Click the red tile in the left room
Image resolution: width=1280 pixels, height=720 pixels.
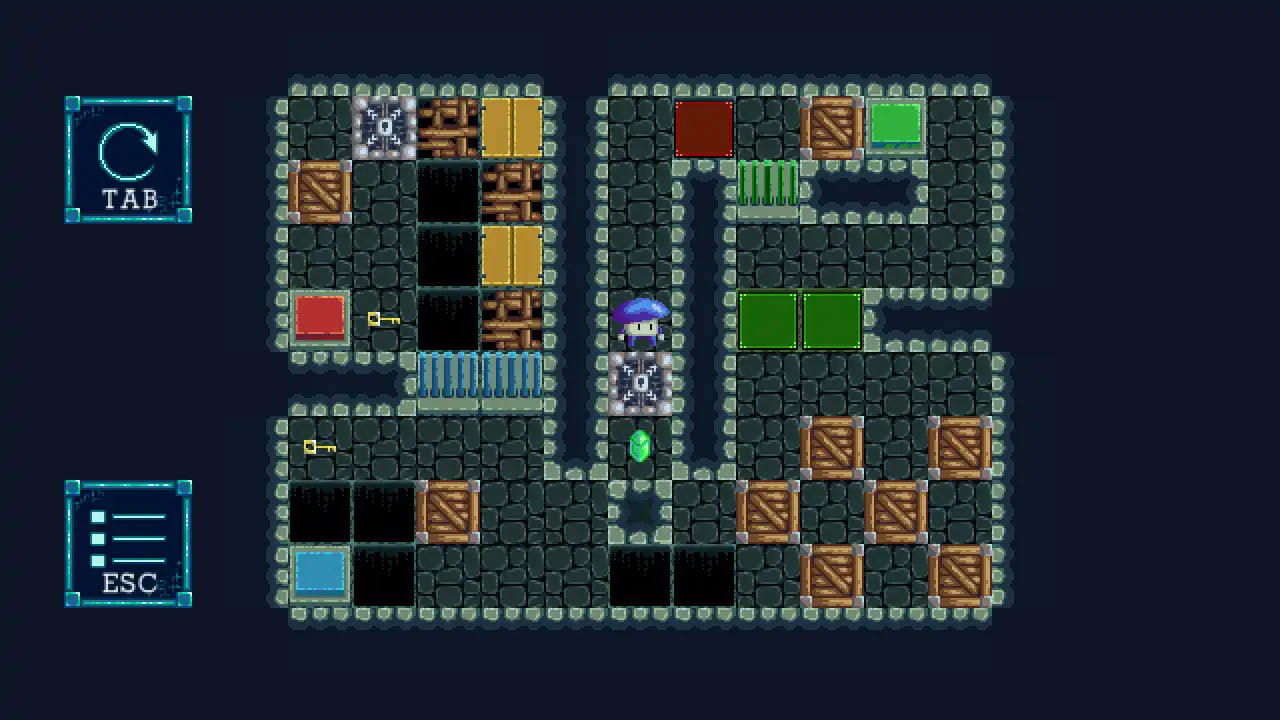(x=320, y=318)
